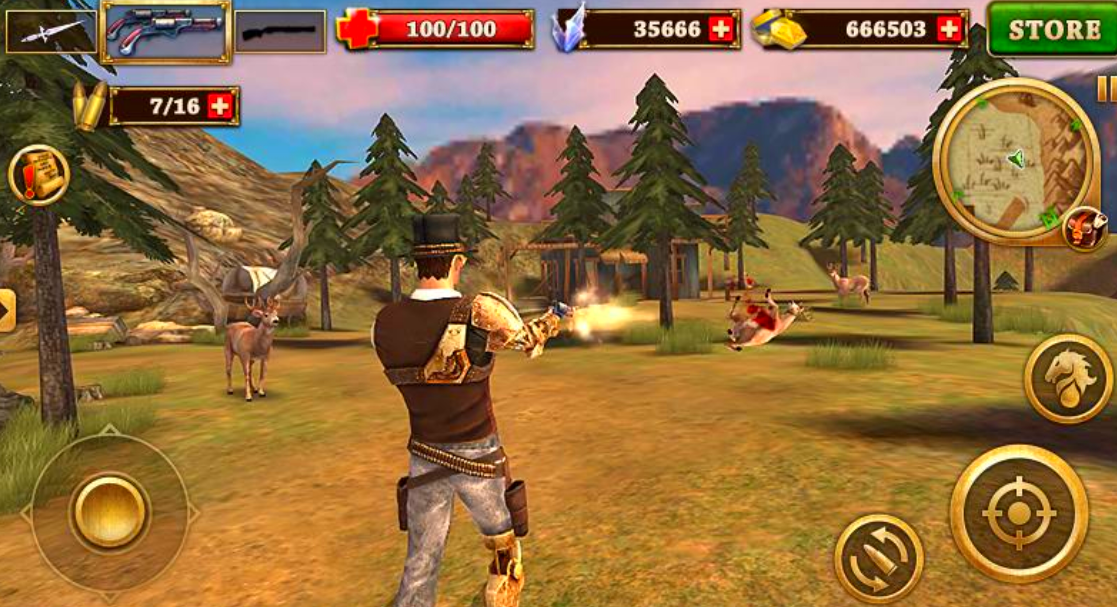Select the black shotgun weapon slot
This screenshot has width=1117, height=607.
[x=280, y=31]
